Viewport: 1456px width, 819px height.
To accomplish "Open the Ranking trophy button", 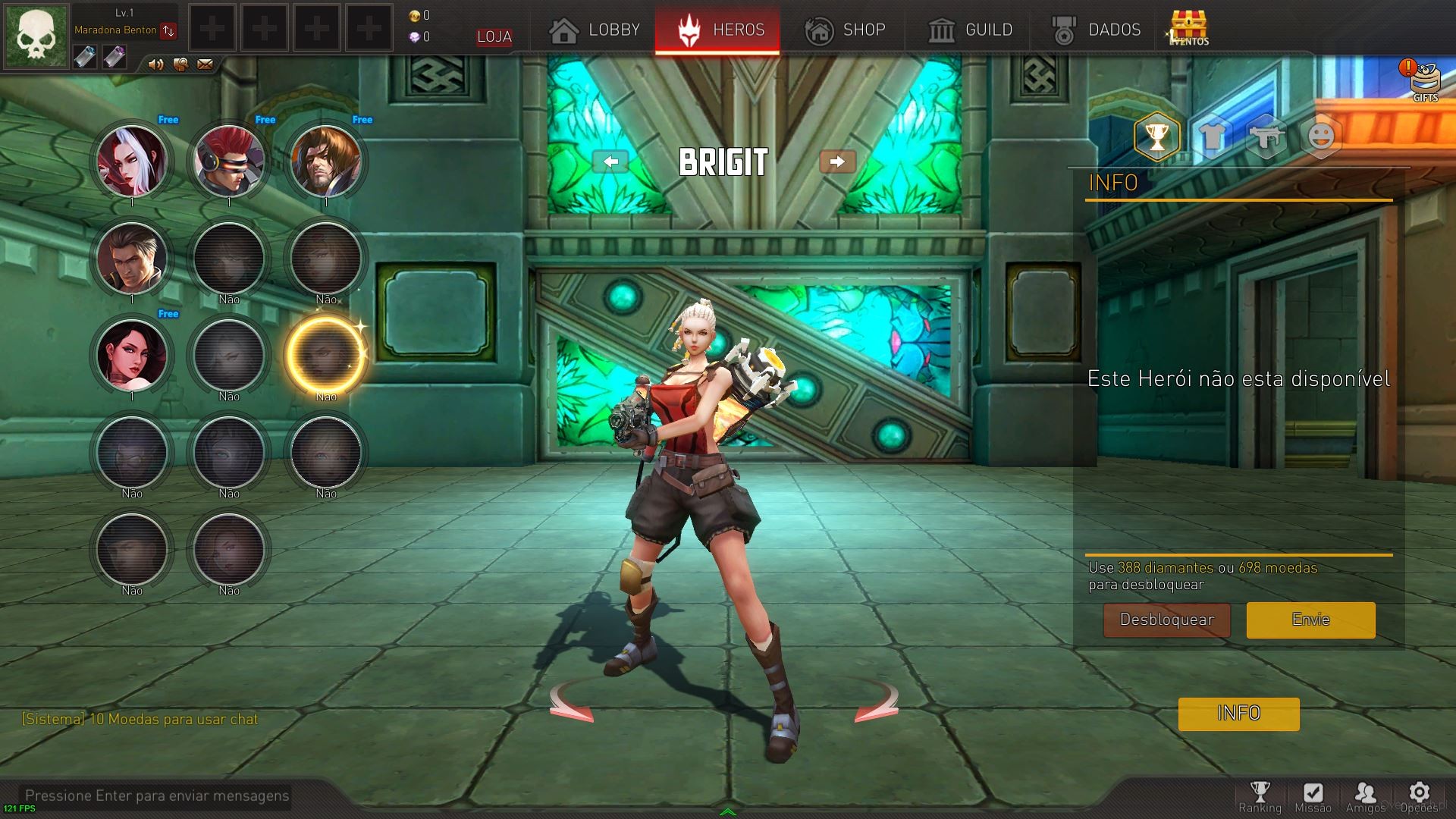I will (x=1260, y=796).
